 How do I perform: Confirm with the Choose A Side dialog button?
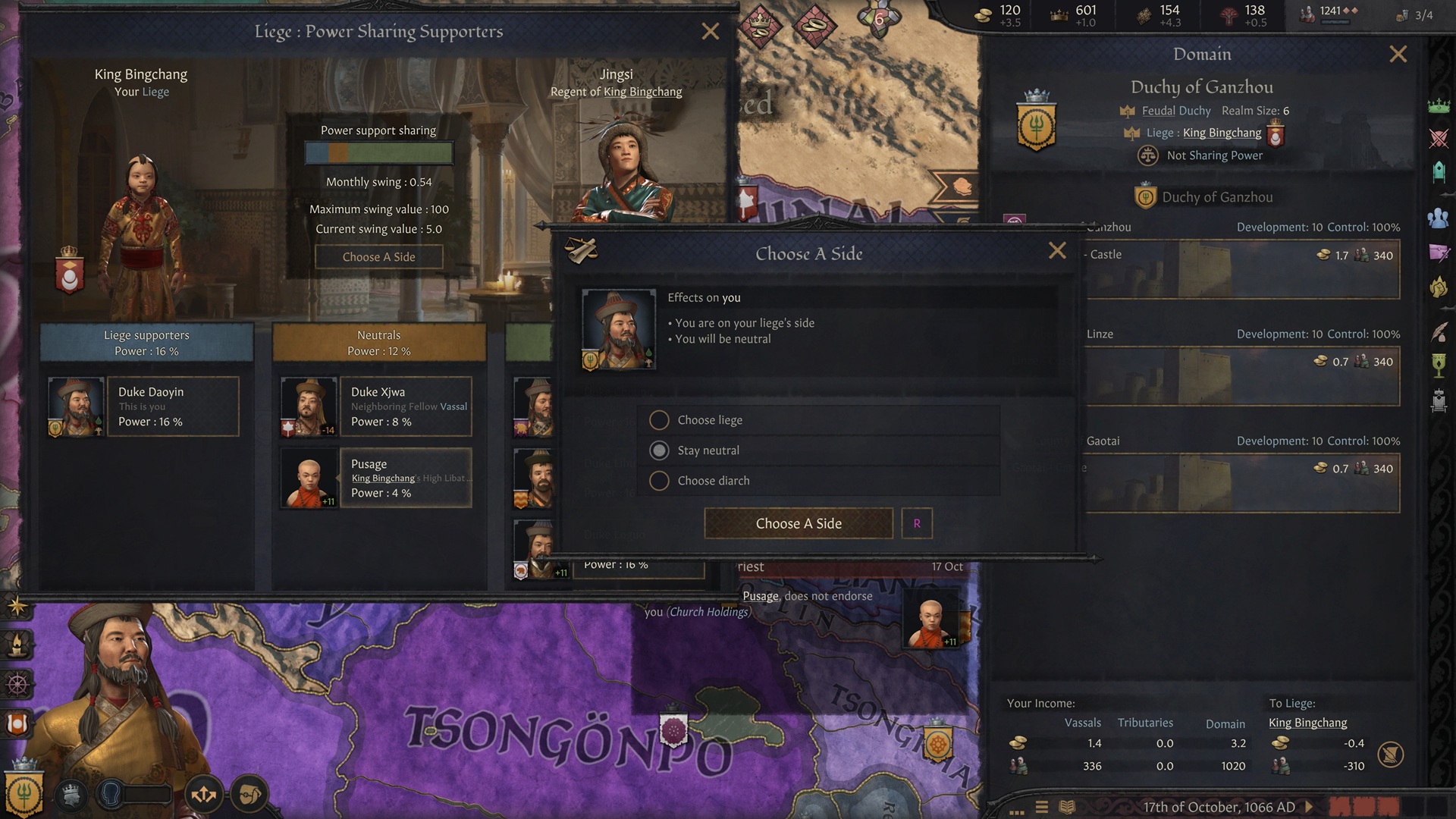(x=799, y=523)
